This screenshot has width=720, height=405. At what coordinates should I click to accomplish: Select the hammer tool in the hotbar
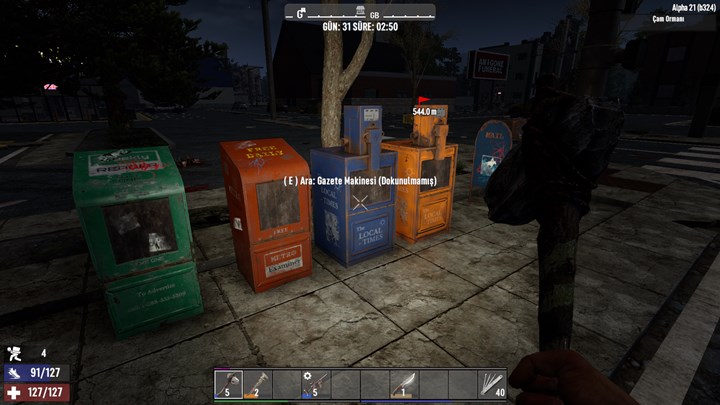[x=258, y=384]
